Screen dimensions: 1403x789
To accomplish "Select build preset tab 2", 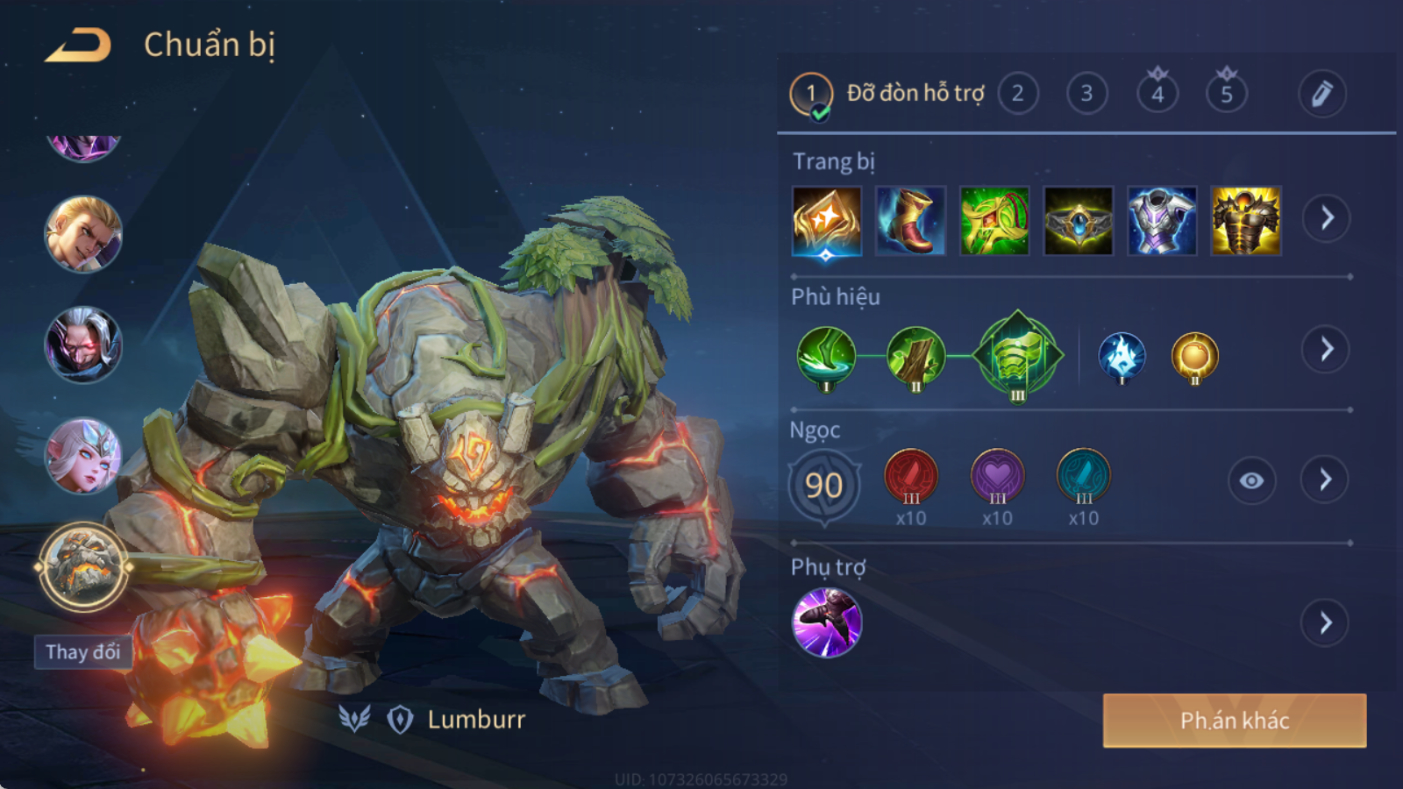I will (1017, 94).
